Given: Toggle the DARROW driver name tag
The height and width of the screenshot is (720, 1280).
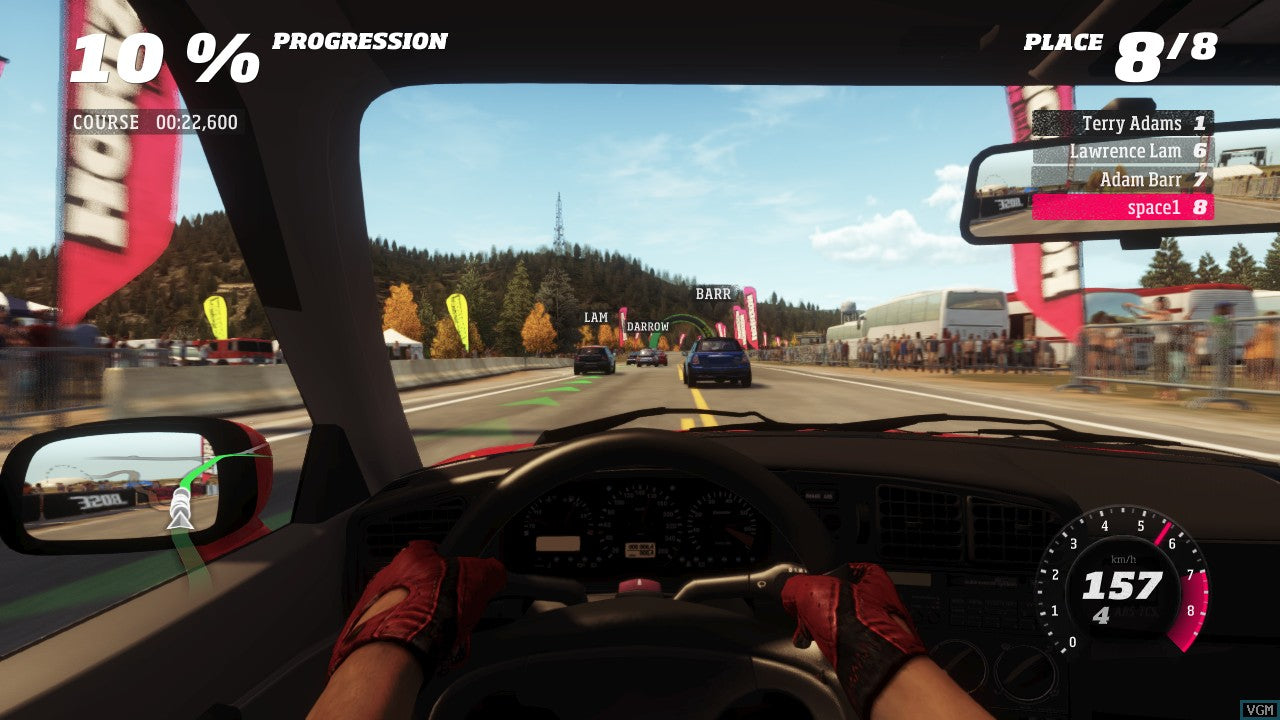Looking at the screenshot, I should tap(648, 325).
